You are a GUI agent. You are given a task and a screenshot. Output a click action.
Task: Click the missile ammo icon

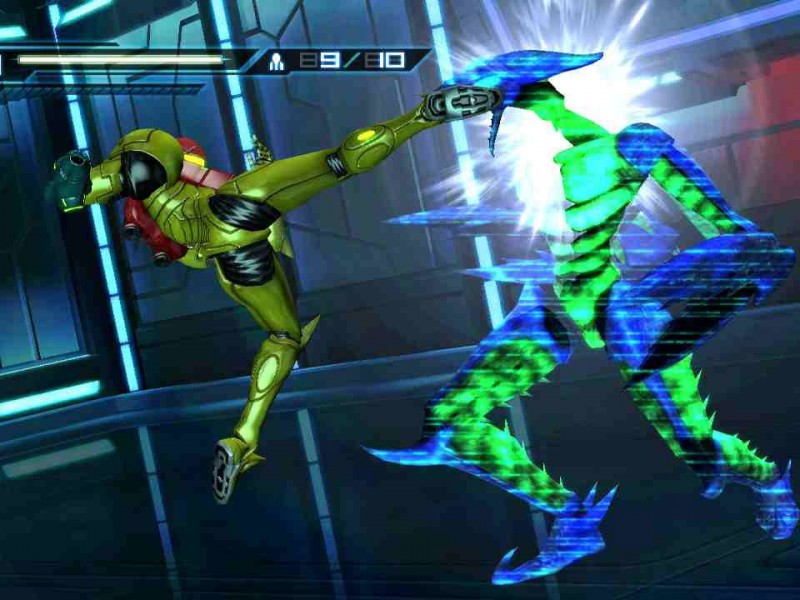pyautogui.click(x=278, y=61)
